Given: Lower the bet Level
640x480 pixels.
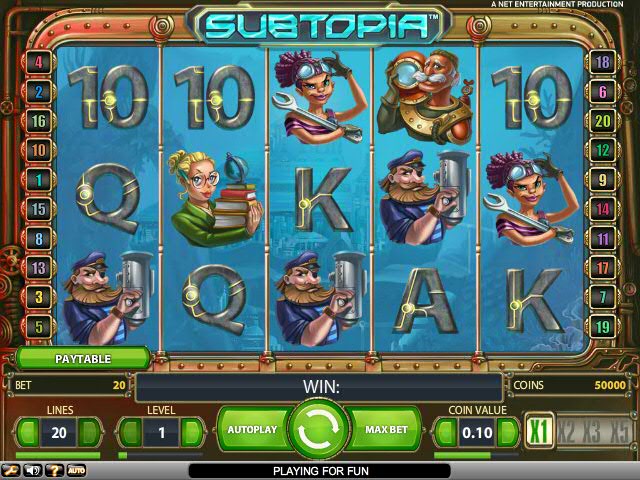Looking at the screenshot, I should click(129, 433).
